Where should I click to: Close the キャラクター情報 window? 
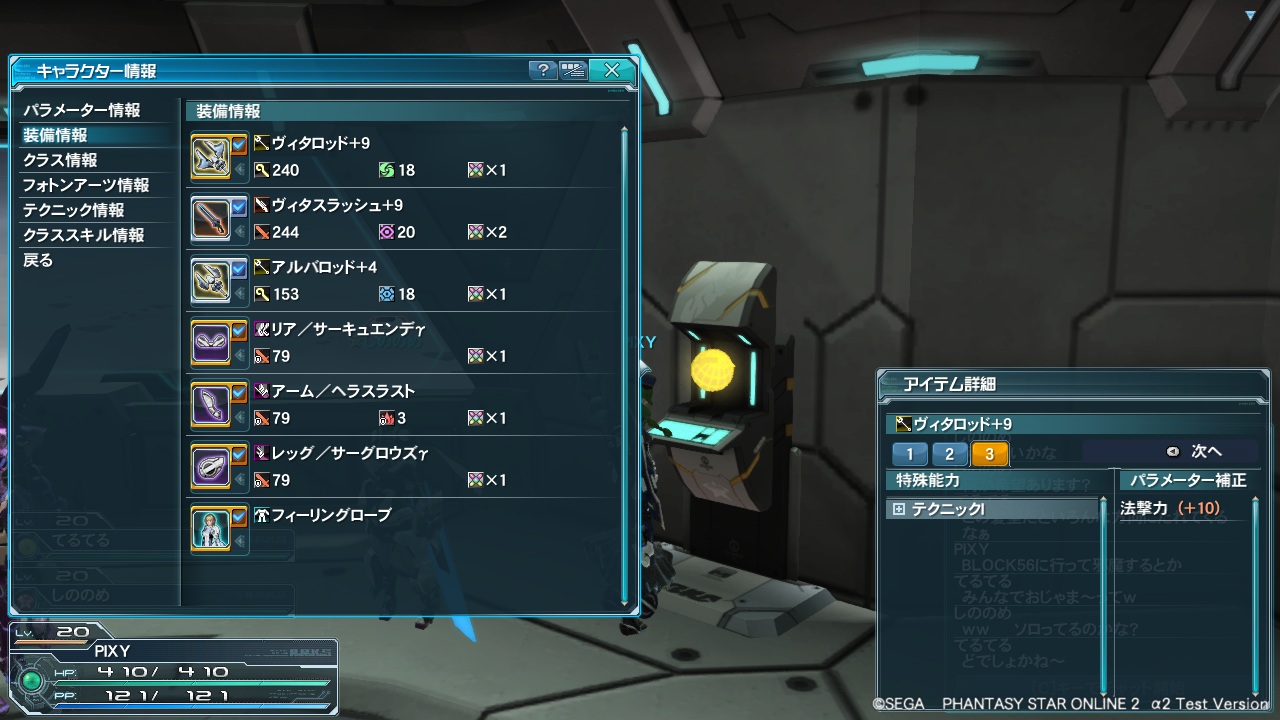click(x=612, y=70)
